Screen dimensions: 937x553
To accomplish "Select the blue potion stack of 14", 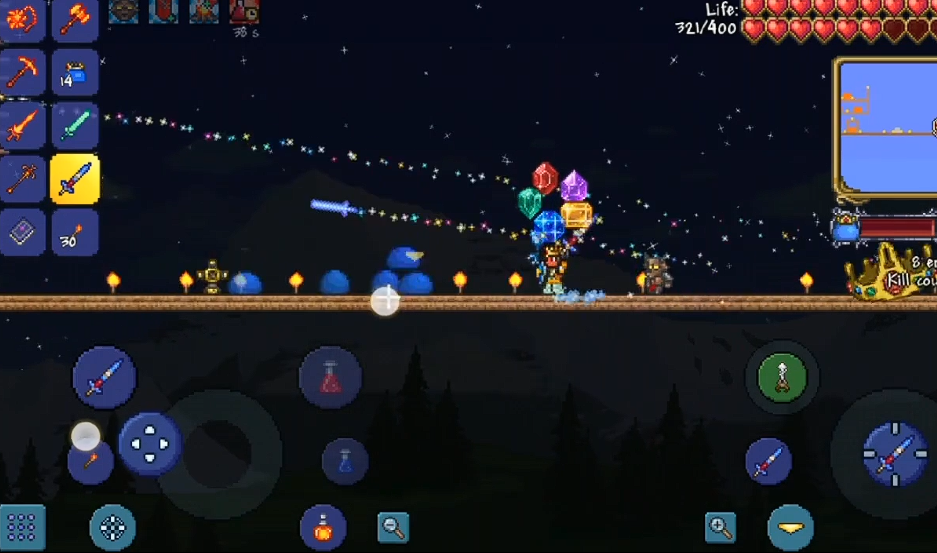I will click(74, 72).
